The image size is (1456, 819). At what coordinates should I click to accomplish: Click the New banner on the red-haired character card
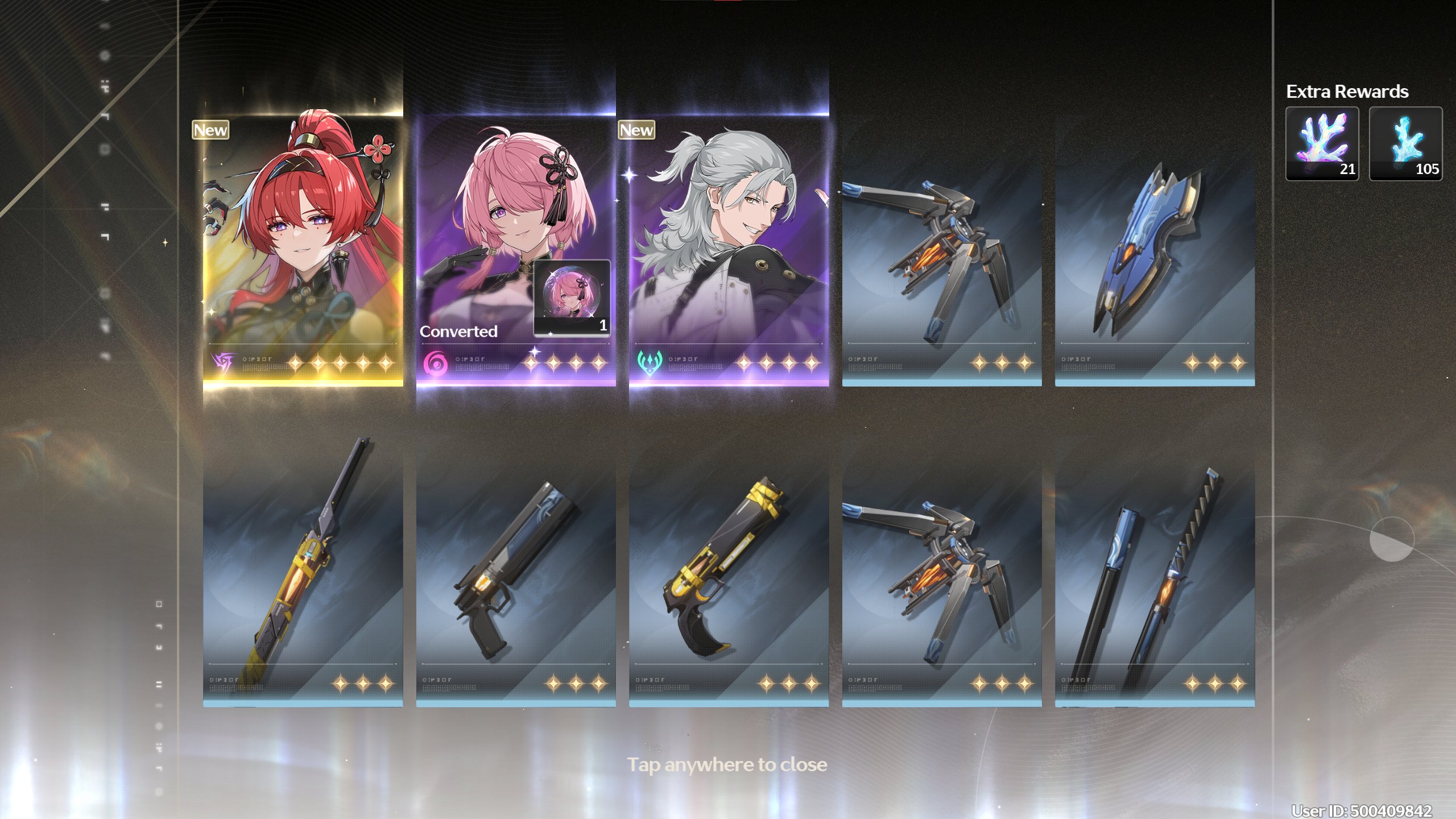point(210,129)
